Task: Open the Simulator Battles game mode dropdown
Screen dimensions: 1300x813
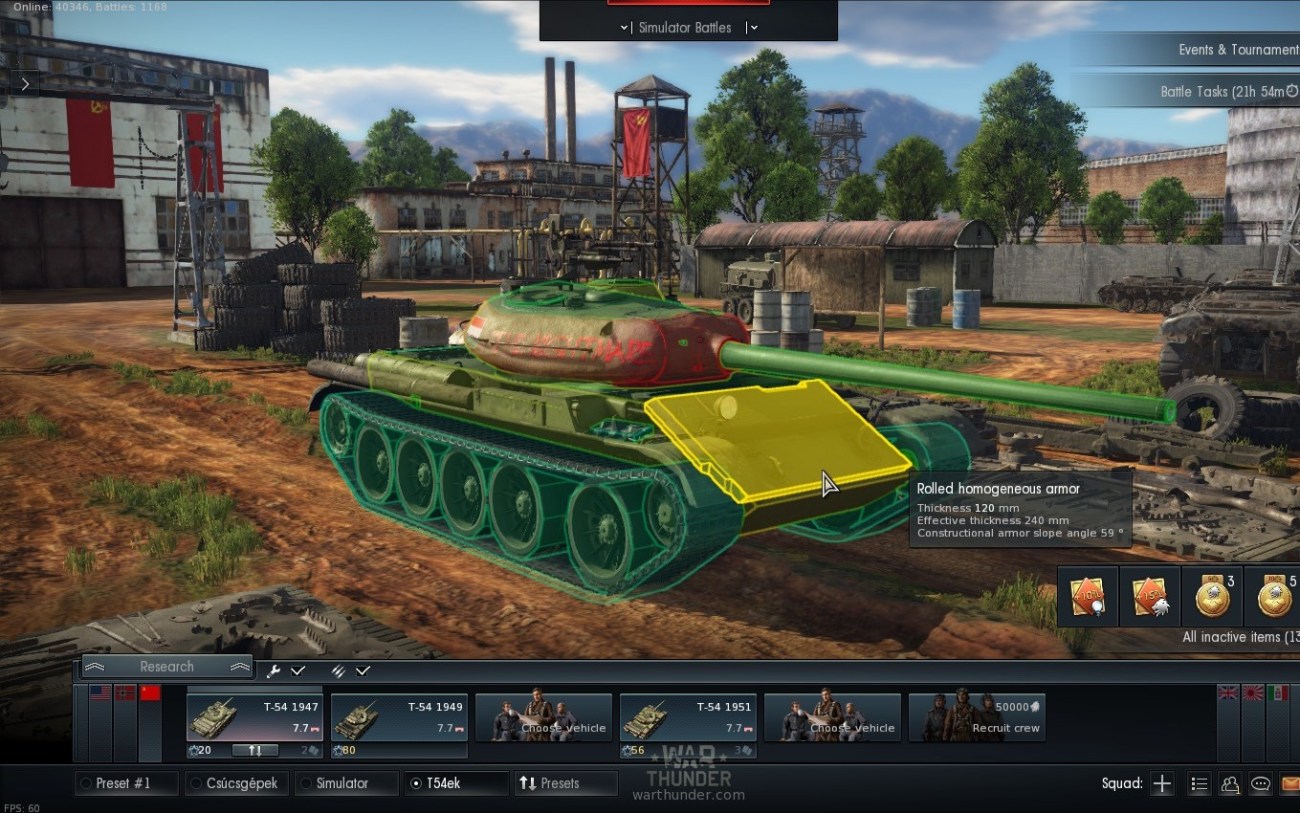Action: pos(685,27)
